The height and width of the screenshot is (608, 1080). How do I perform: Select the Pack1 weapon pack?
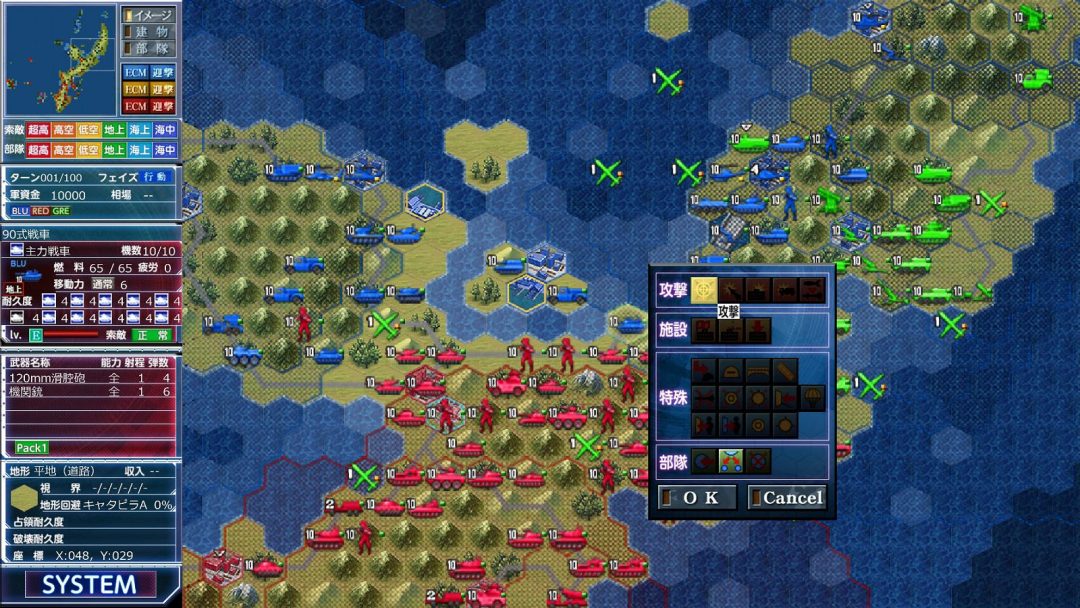(x=32, y=447)
